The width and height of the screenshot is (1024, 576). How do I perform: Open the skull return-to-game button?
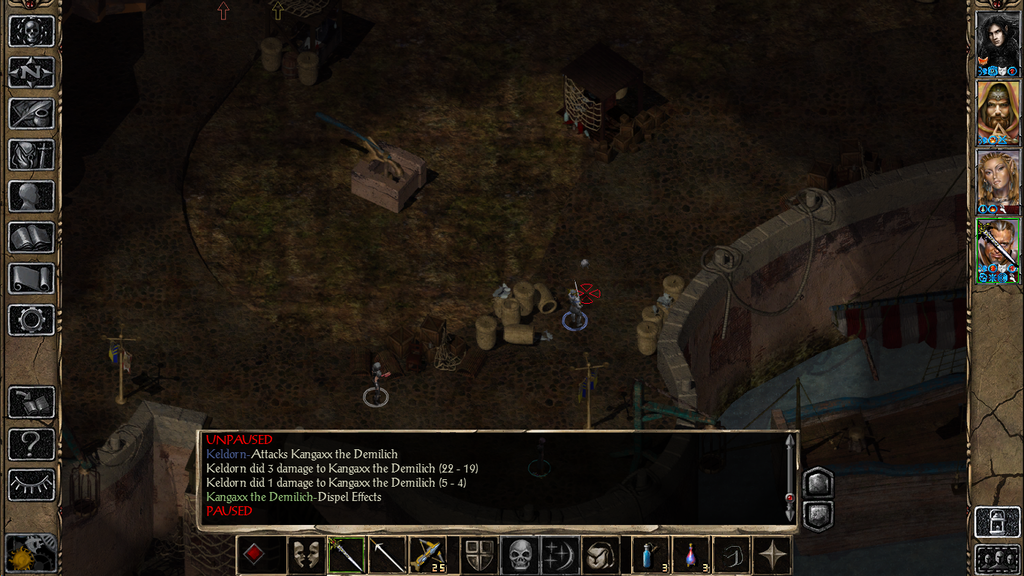pos(31,31)
